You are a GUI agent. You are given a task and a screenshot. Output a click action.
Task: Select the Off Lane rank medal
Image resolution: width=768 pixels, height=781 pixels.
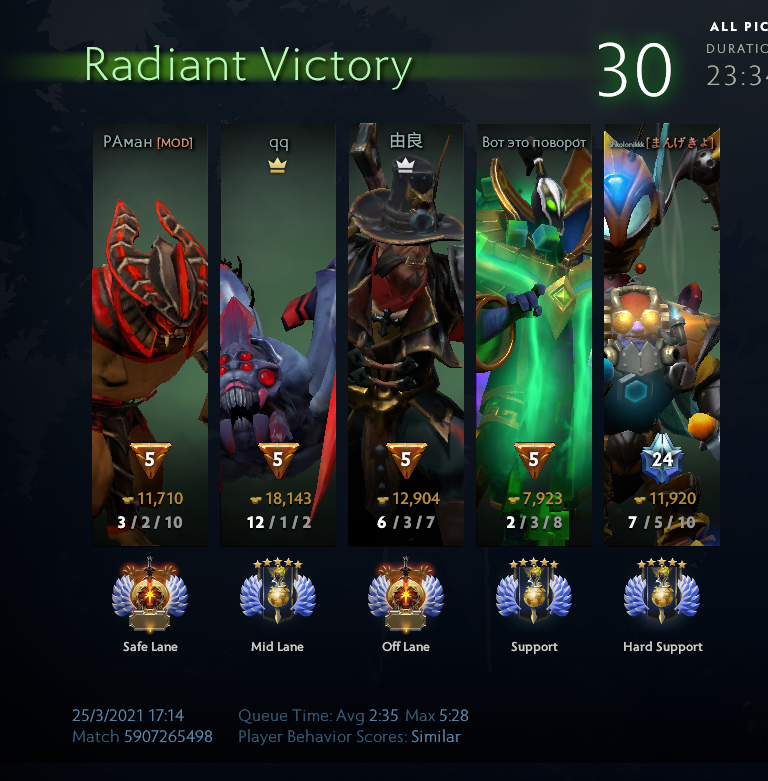pyautogui.click(x=405, y=597)
